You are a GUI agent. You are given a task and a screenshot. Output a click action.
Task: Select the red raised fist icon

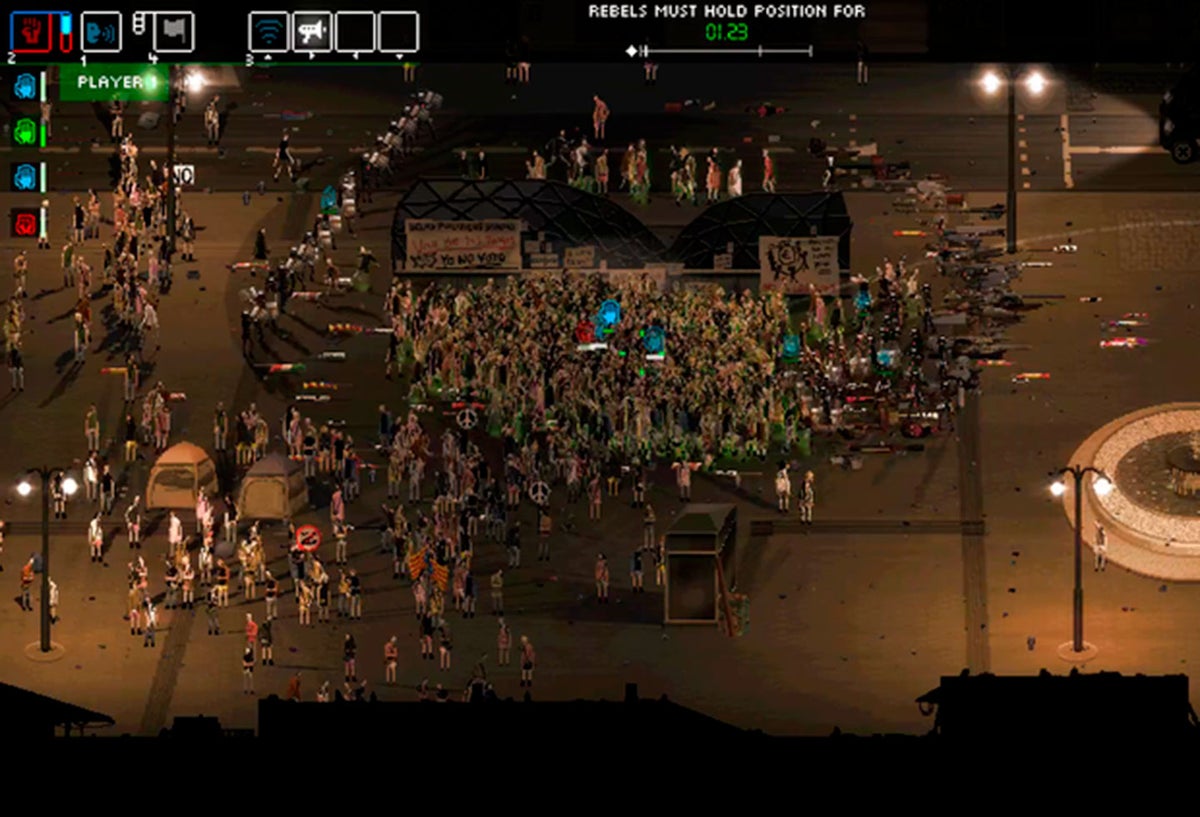[29, 32]
